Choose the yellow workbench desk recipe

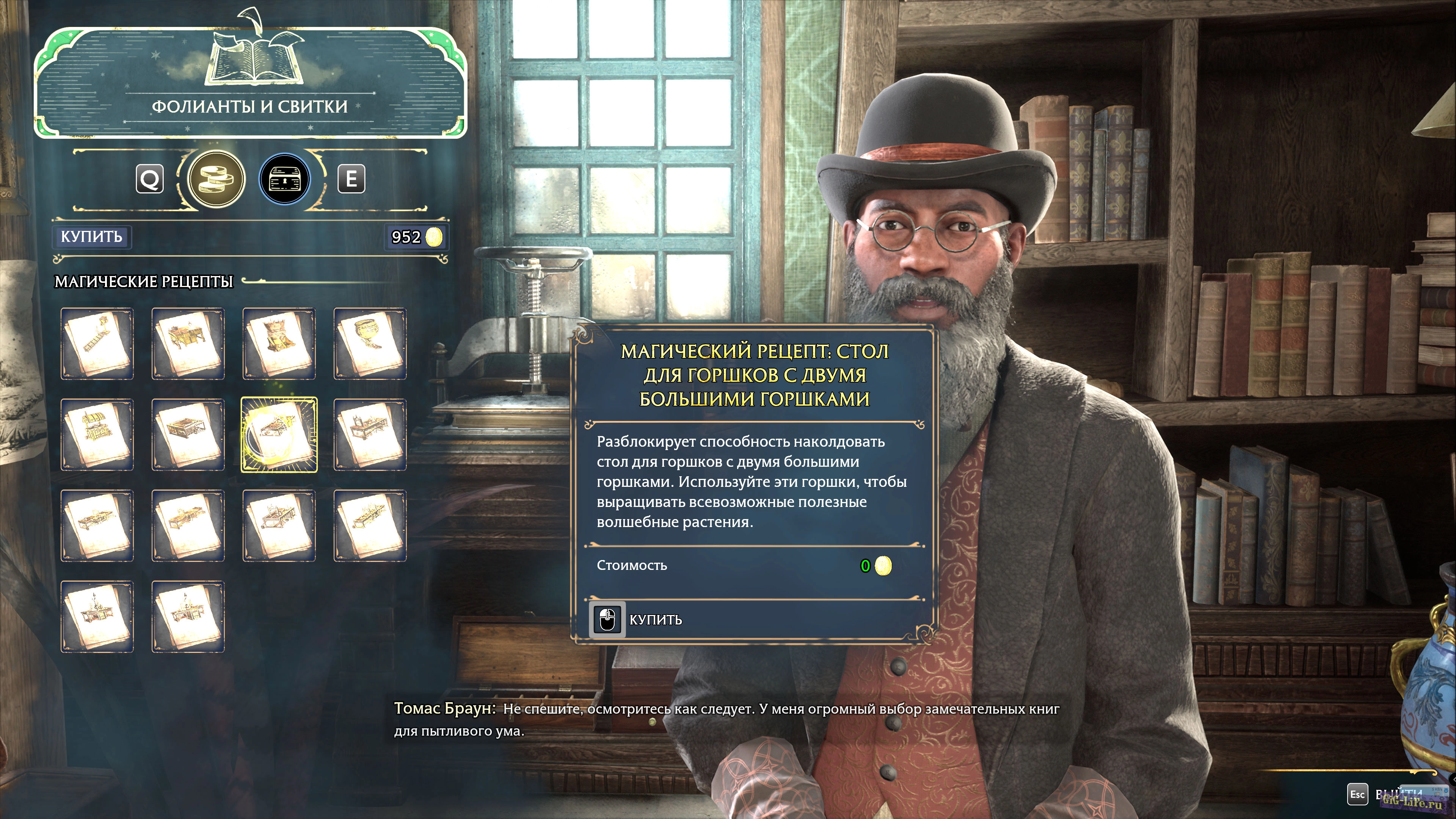(x=188, y=344)
